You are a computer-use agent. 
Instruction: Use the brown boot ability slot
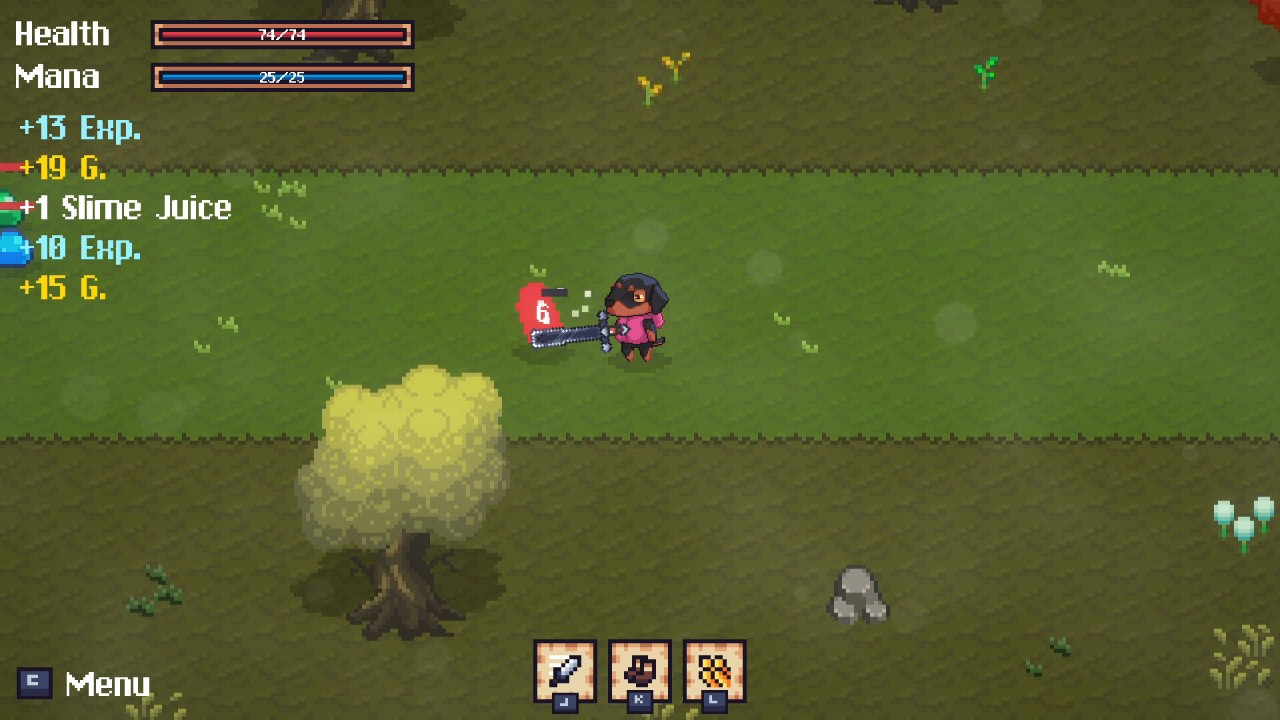coord(640,670)
